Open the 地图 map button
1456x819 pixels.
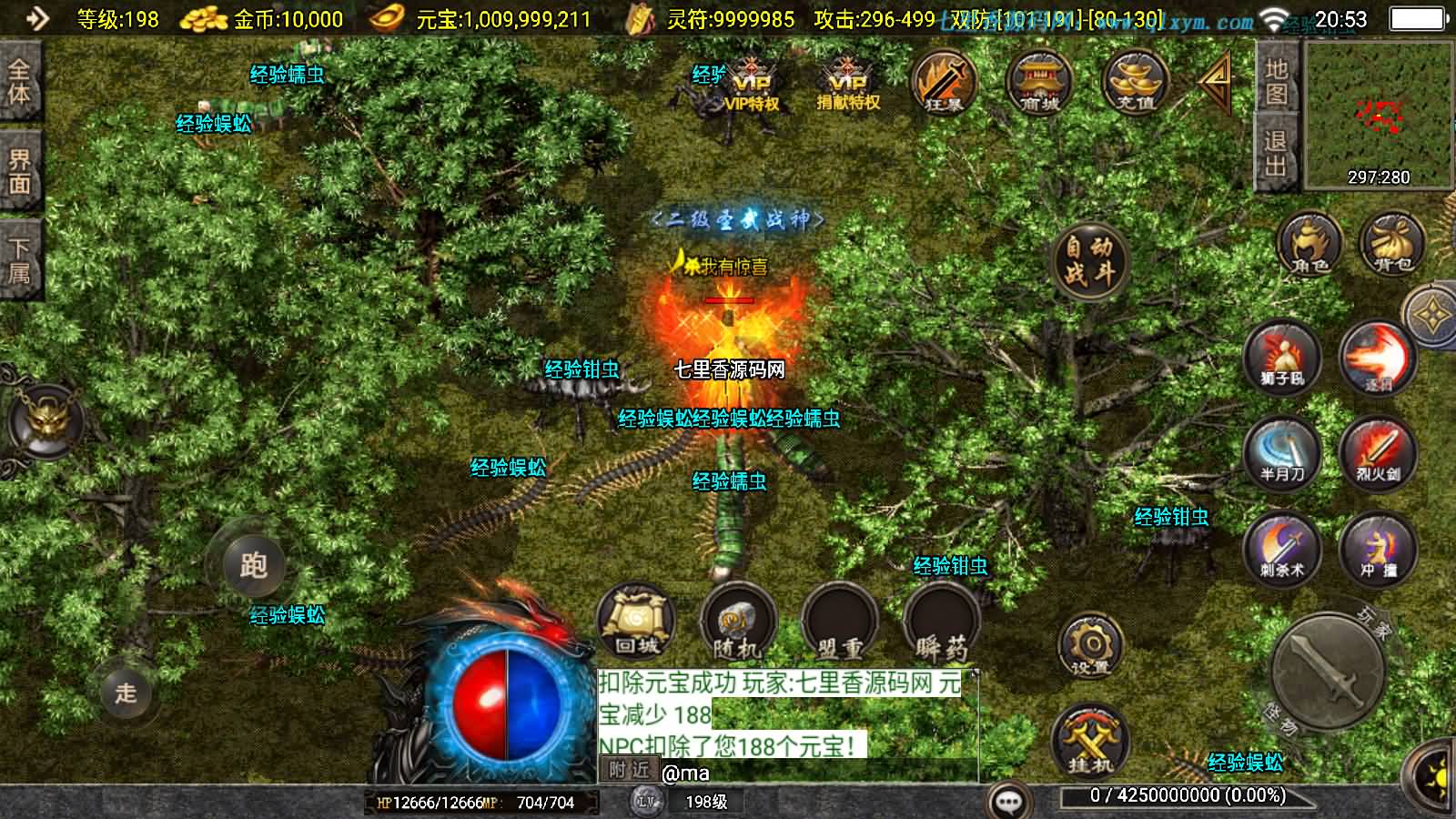[x=1276, y=83]
